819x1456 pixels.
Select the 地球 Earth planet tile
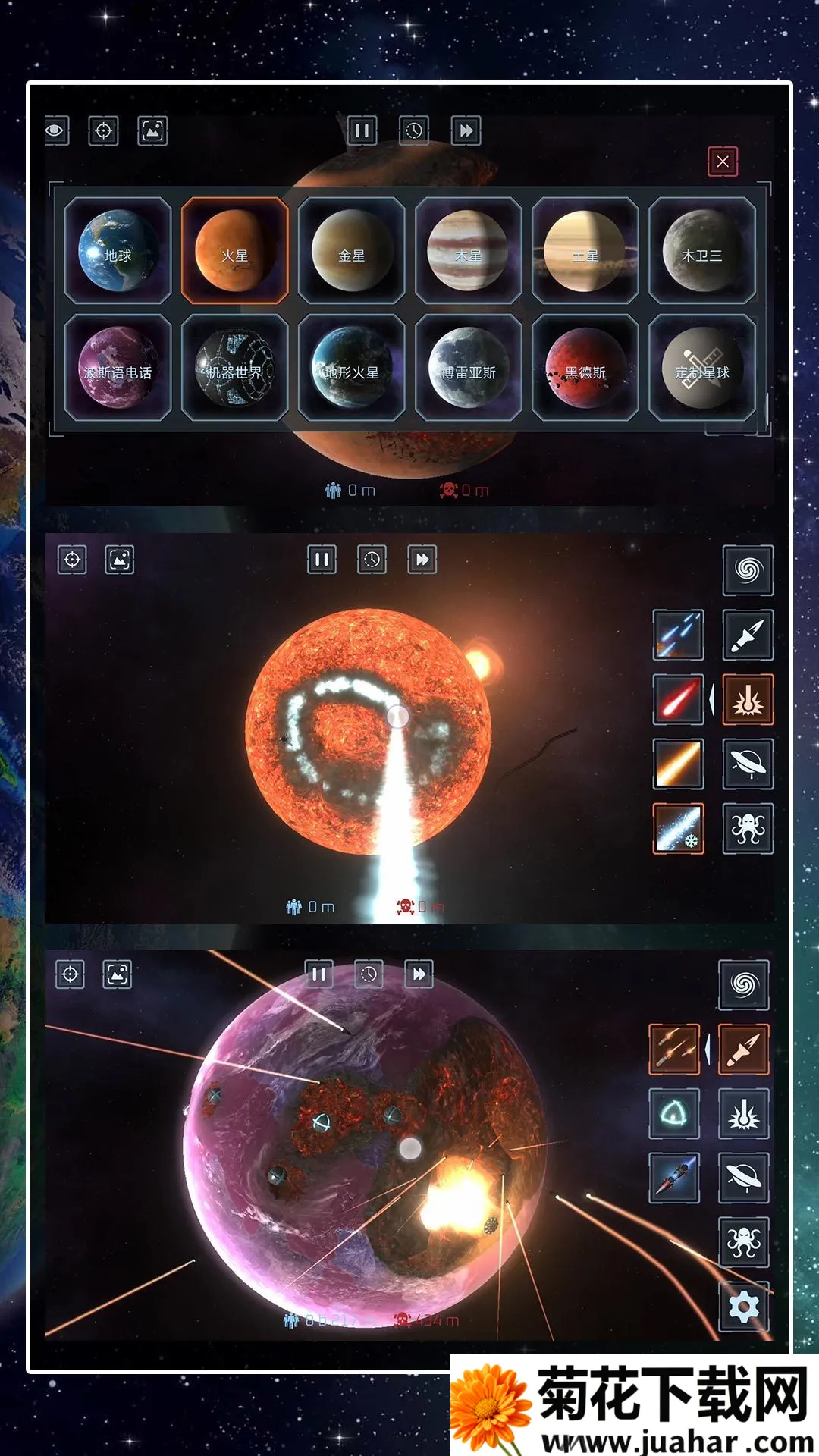pos(118,250)
